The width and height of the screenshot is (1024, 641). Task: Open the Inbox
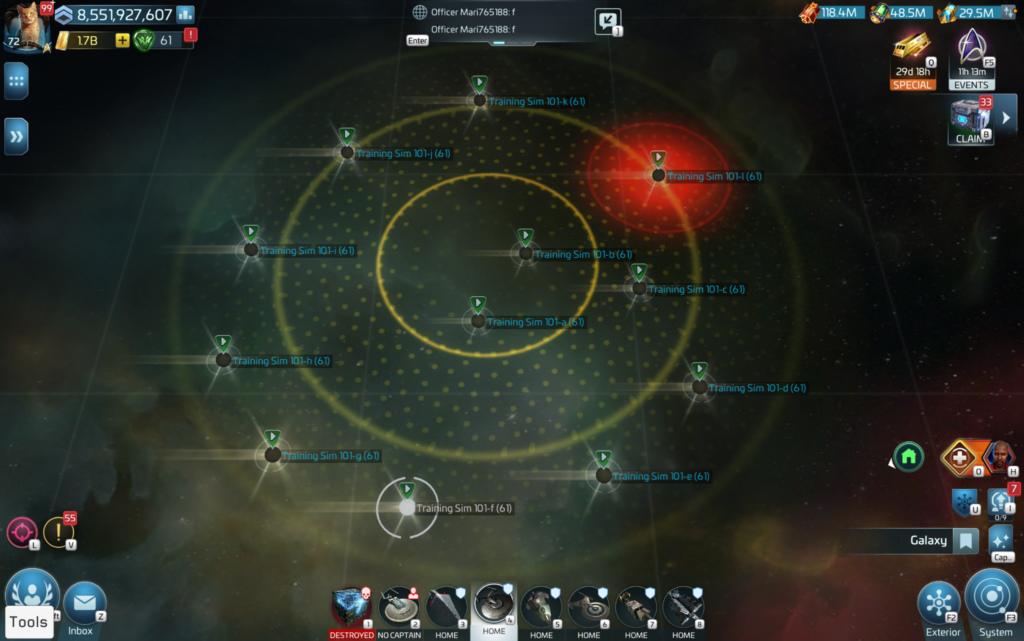[x=82, y=605]
